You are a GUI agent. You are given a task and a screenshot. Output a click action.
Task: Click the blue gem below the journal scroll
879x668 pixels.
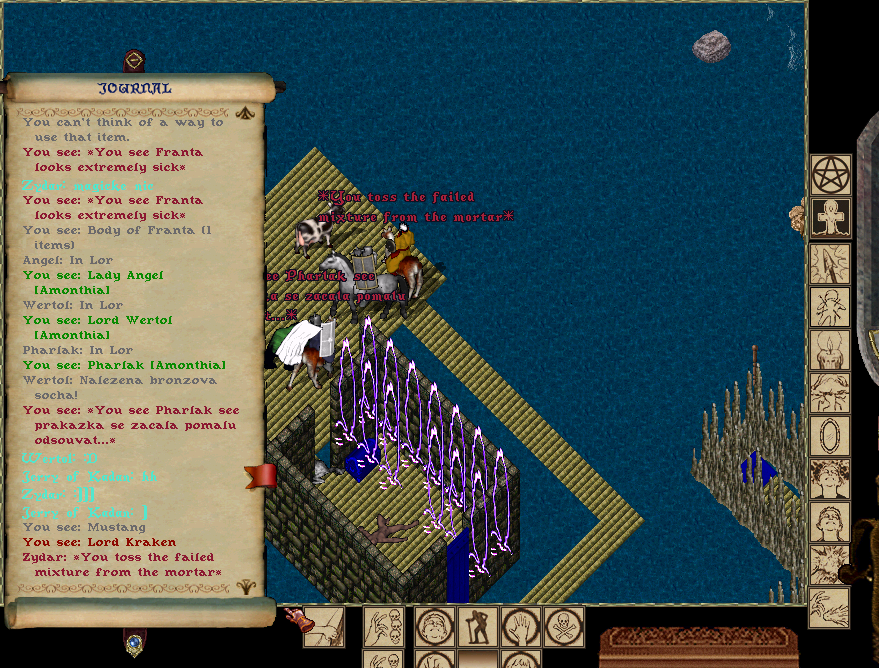click(x=134, y=644)
